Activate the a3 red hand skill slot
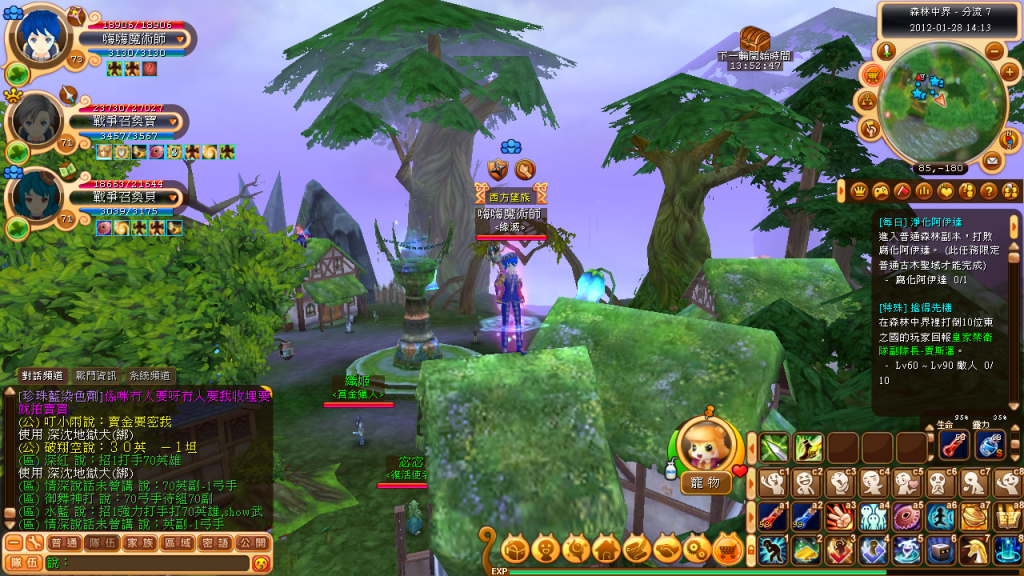Screen dimensions: 1024x576 pyautogui.click(x=839, y=516)
